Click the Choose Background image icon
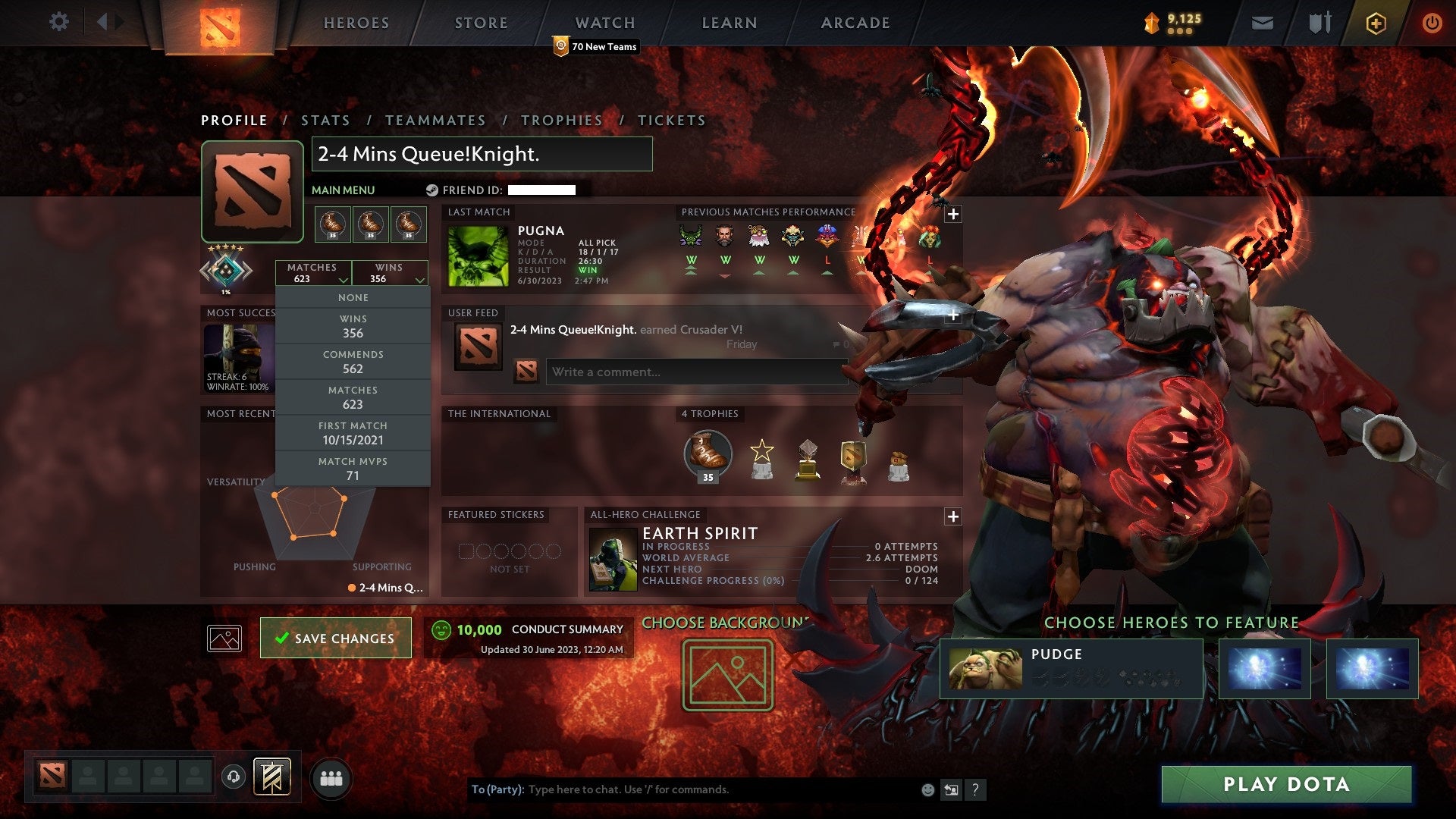 (x=726, y=676)
